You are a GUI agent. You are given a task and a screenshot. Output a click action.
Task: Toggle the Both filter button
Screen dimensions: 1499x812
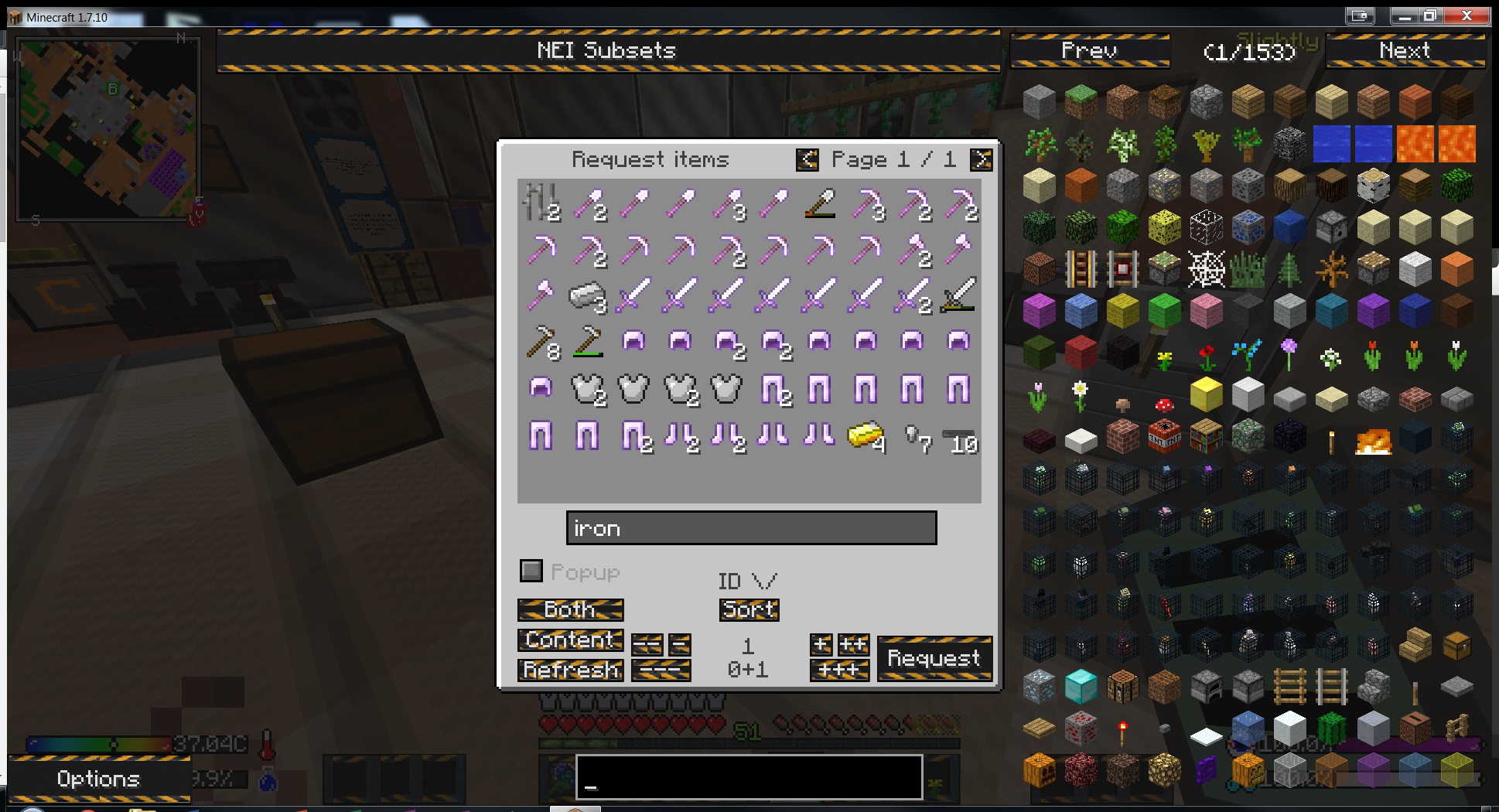point(570,610)
